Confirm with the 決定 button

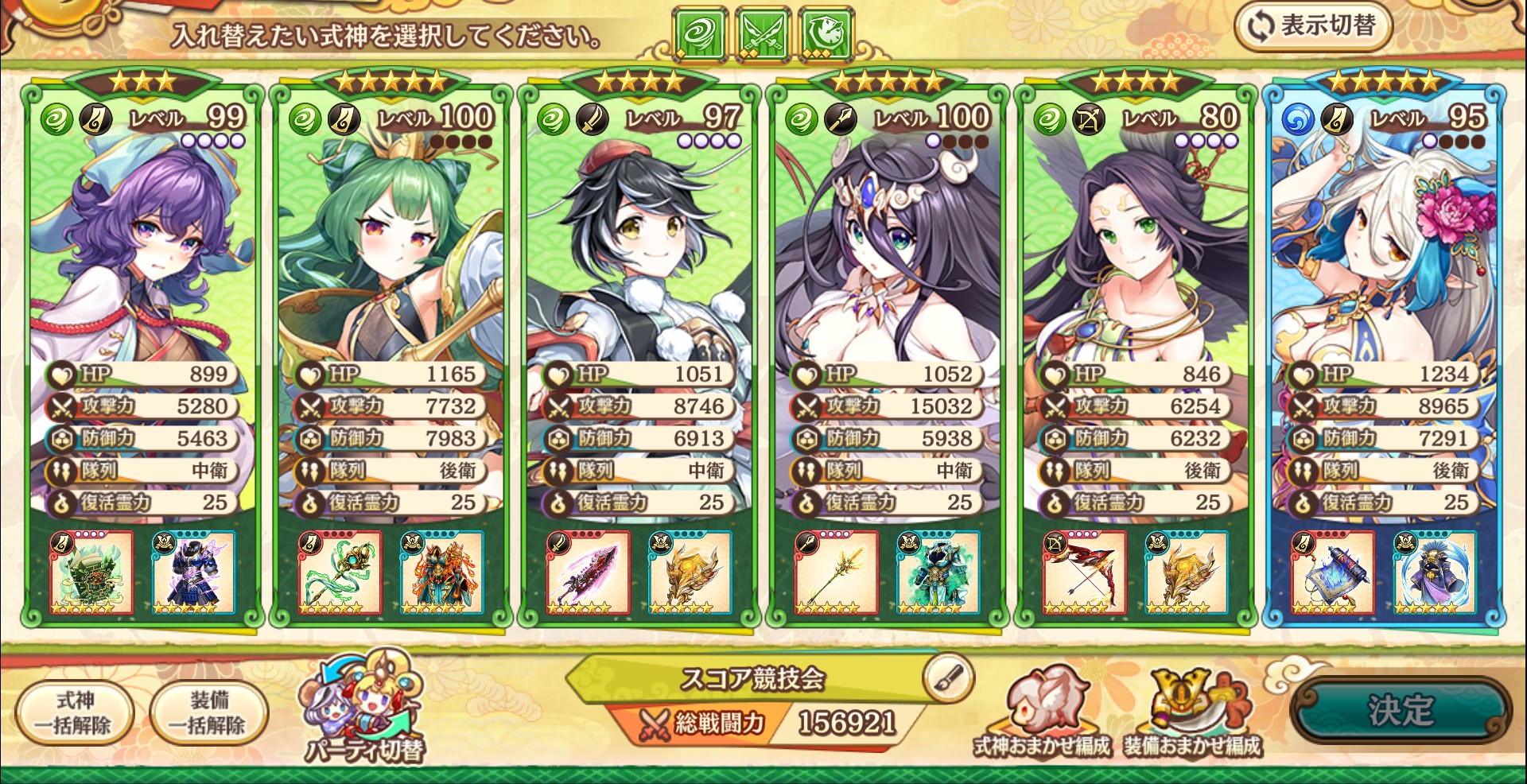1400,710
